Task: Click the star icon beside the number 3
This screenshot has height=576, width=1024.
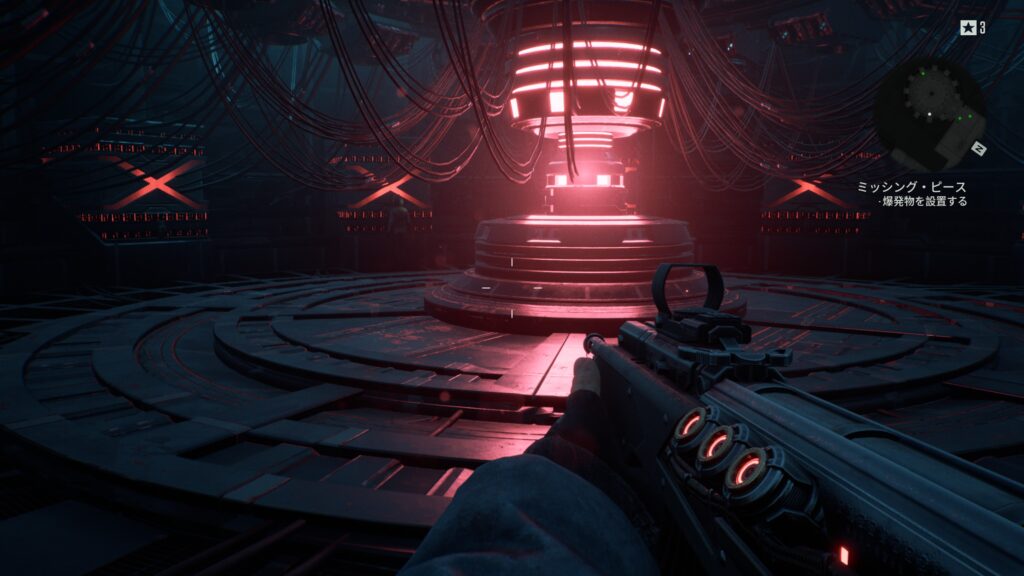Action: coord(969,28)
